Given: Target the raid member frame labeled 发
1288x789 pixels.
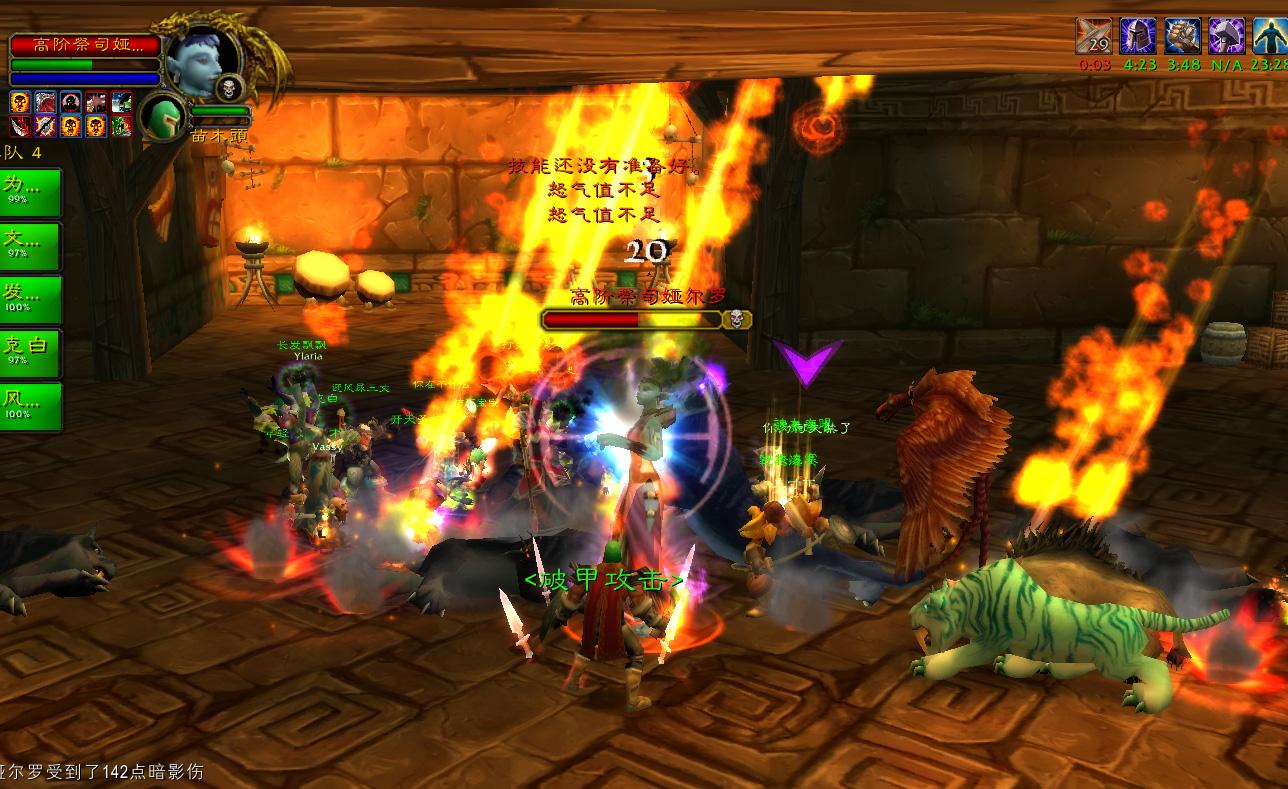Looking at the screenshot, I should point(31,299).
